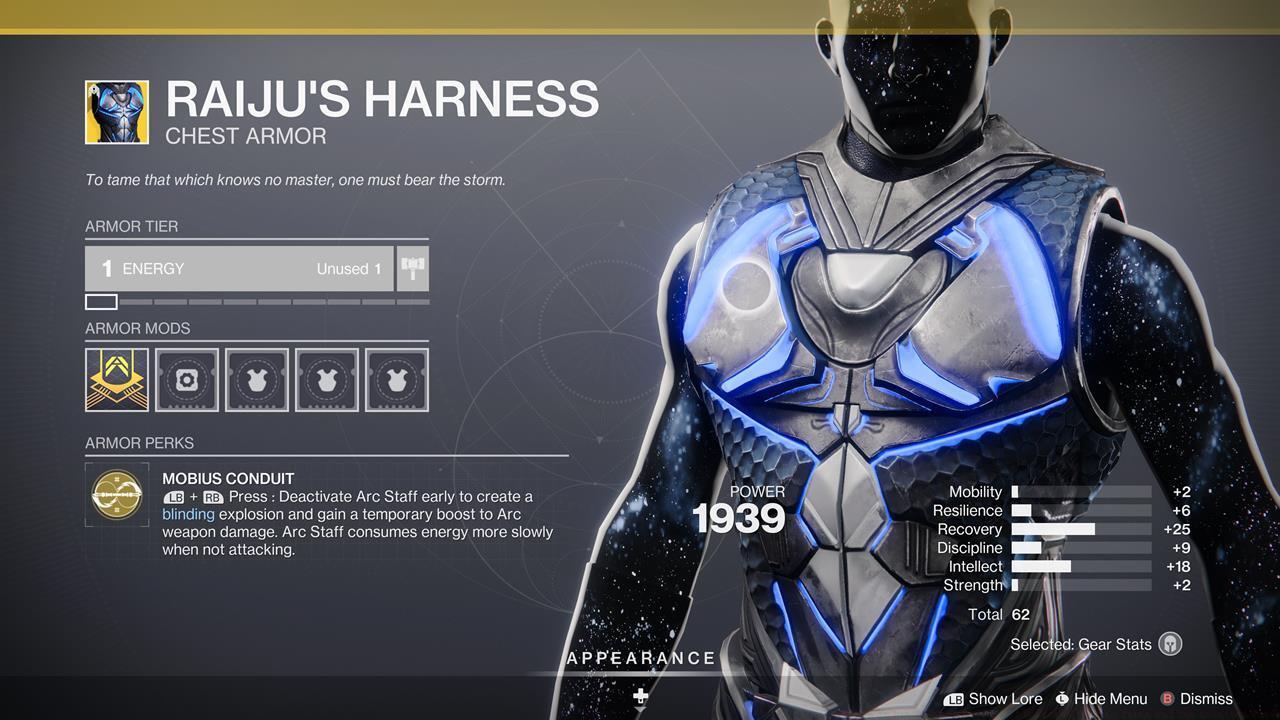The height and width of the screenshot is (720, 1280).
Task: Select the second empty chest mod slot
Action: (327, 380)
